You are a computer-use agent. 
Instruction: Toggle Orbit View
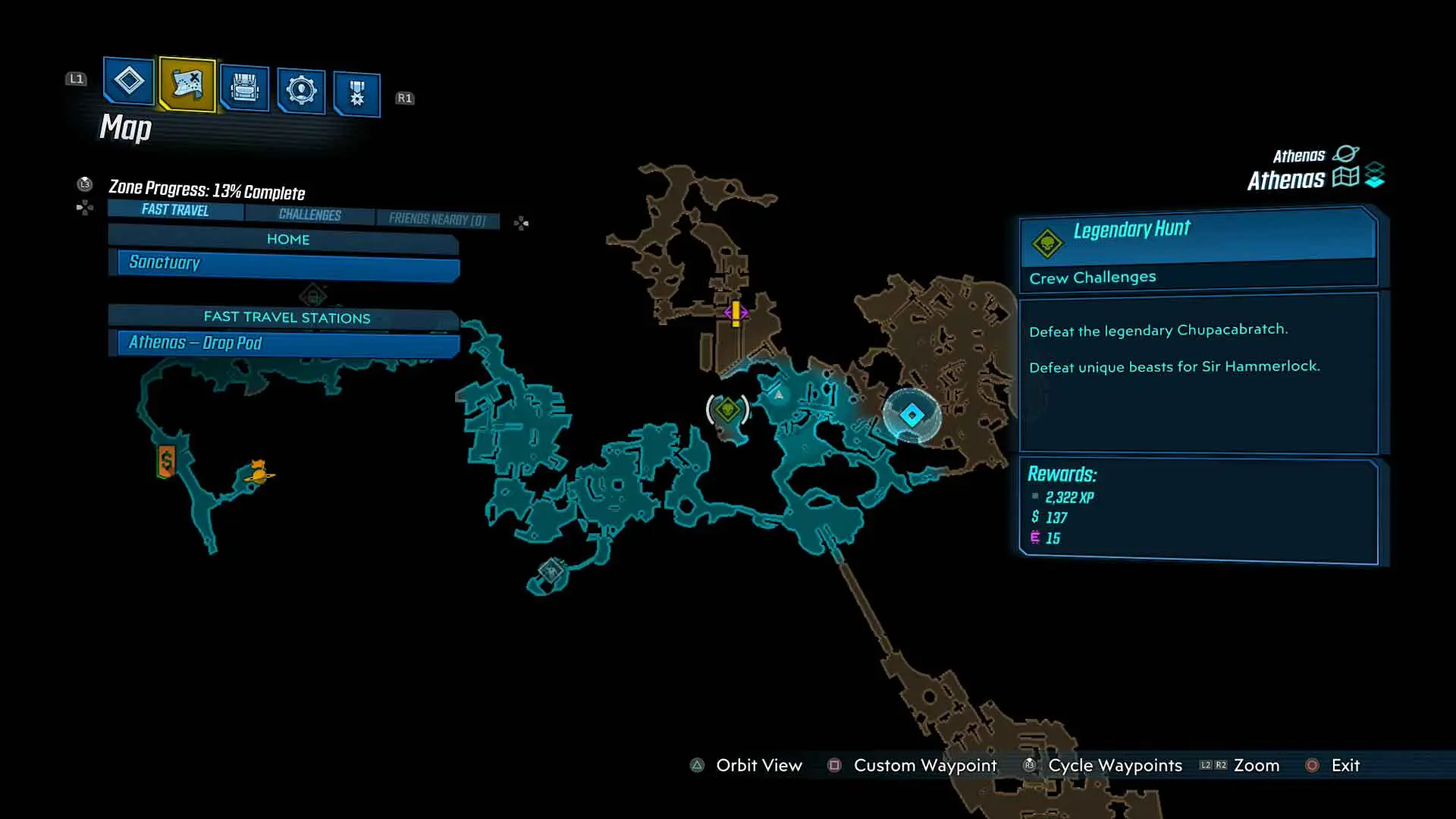(758, 765)
